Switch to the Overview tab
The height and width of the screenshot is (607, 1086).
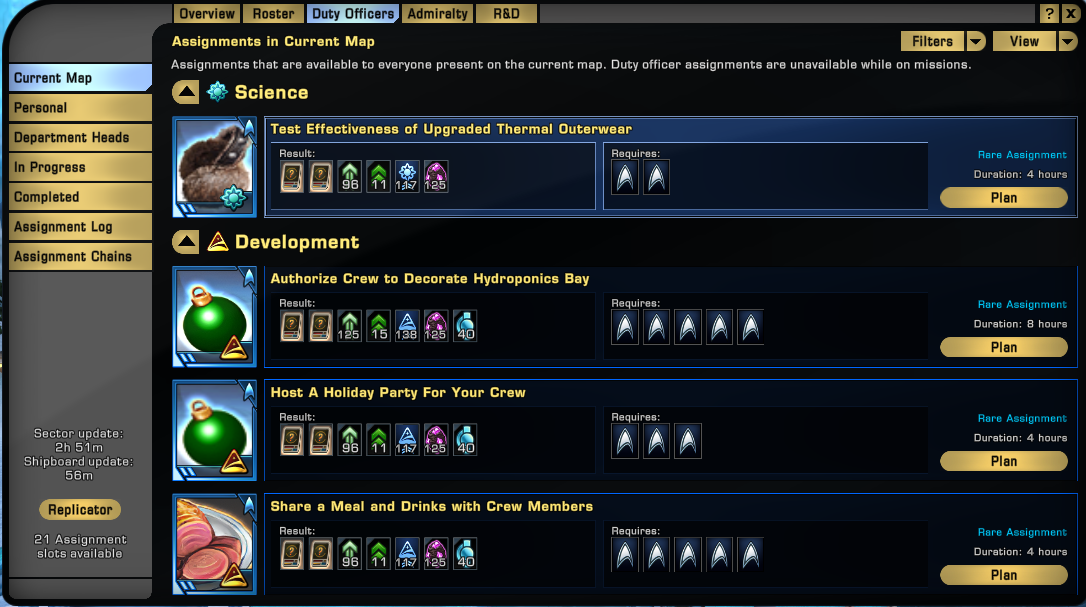coord(207,14)
